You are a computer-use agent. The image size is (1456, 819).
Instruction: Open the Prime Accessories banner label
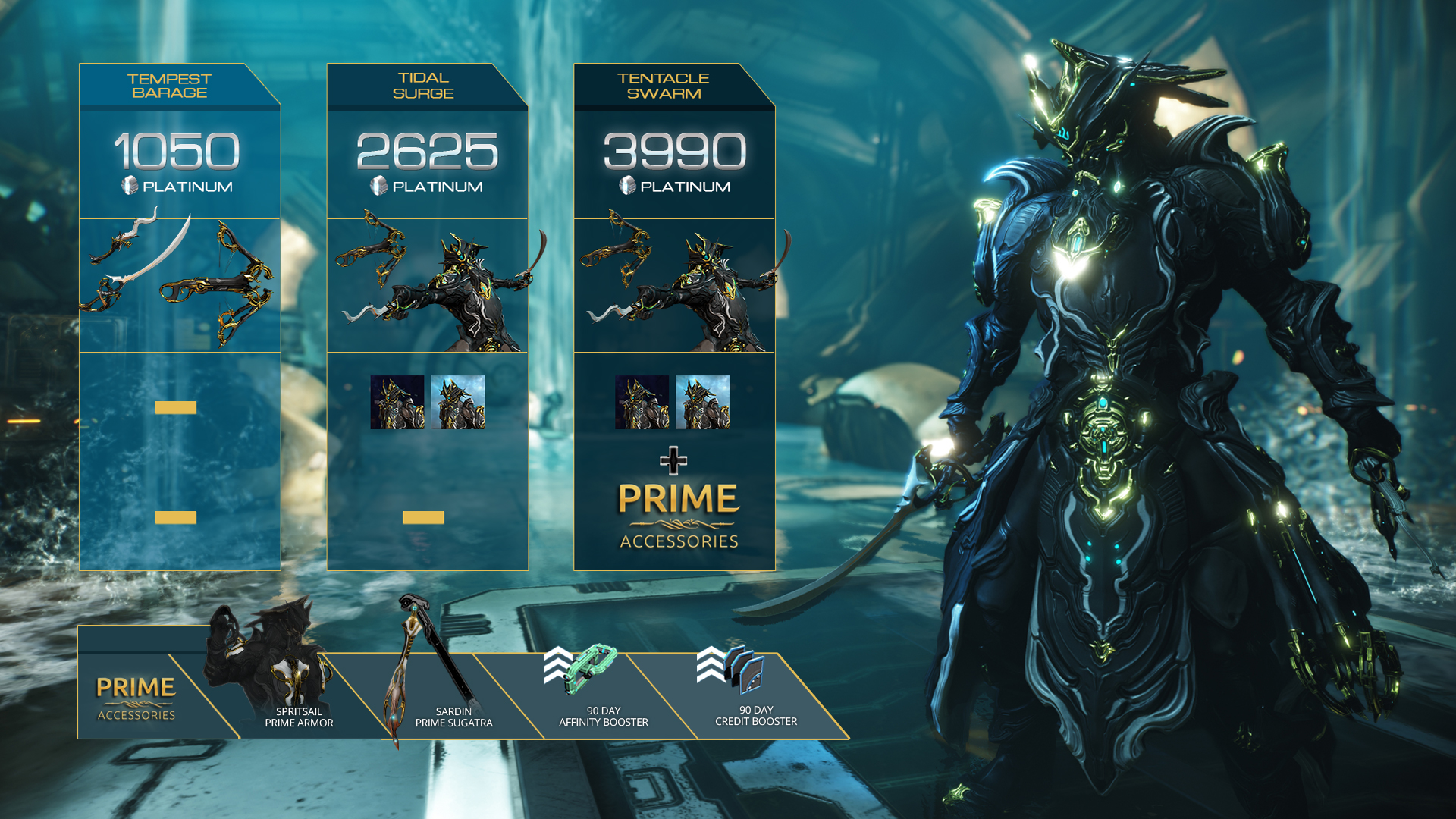(x=136, y=698)
